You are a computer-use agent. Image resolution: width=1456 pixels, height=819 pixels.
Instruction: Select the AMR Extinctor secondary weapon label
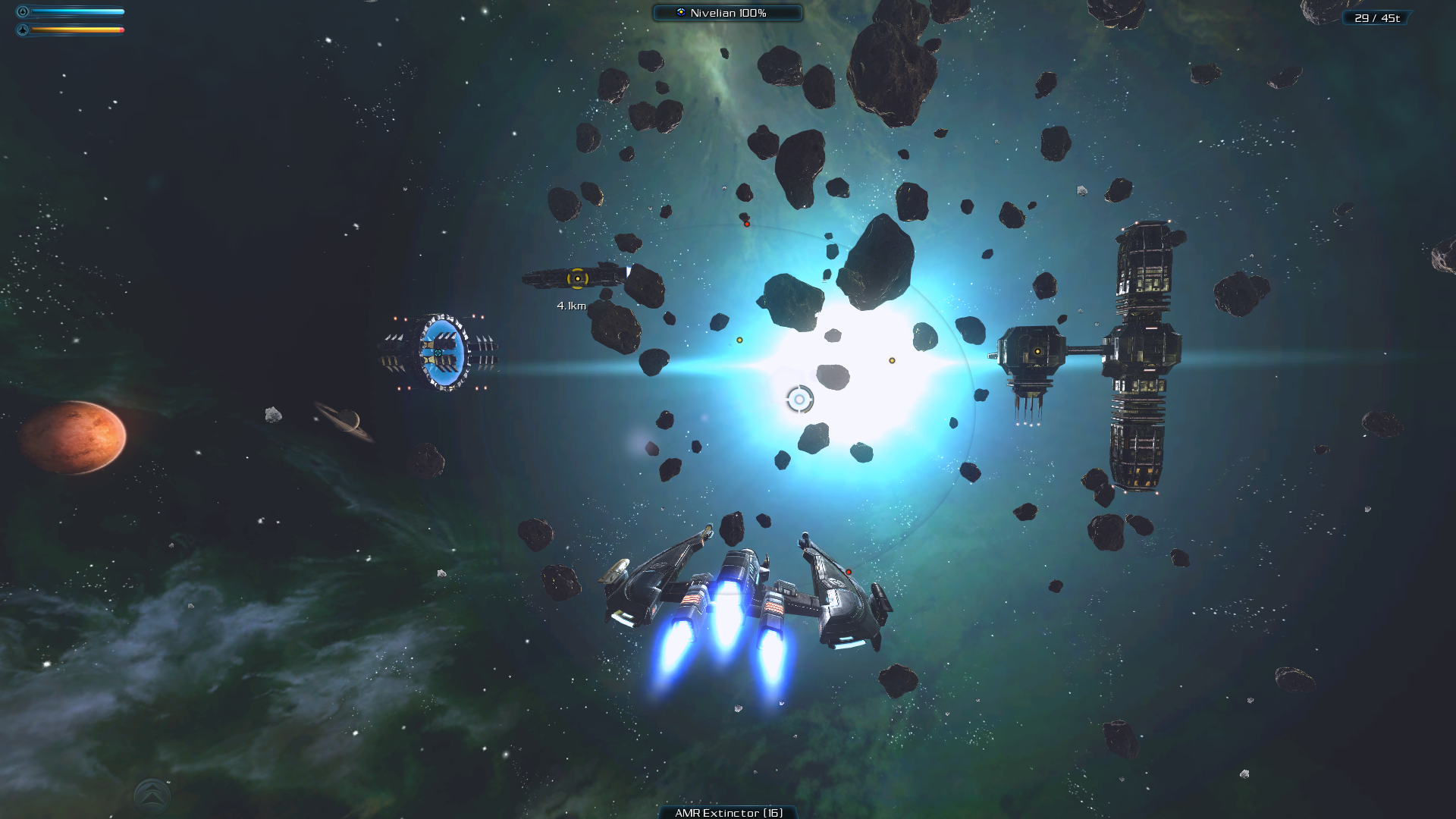(x=728, y=812)
